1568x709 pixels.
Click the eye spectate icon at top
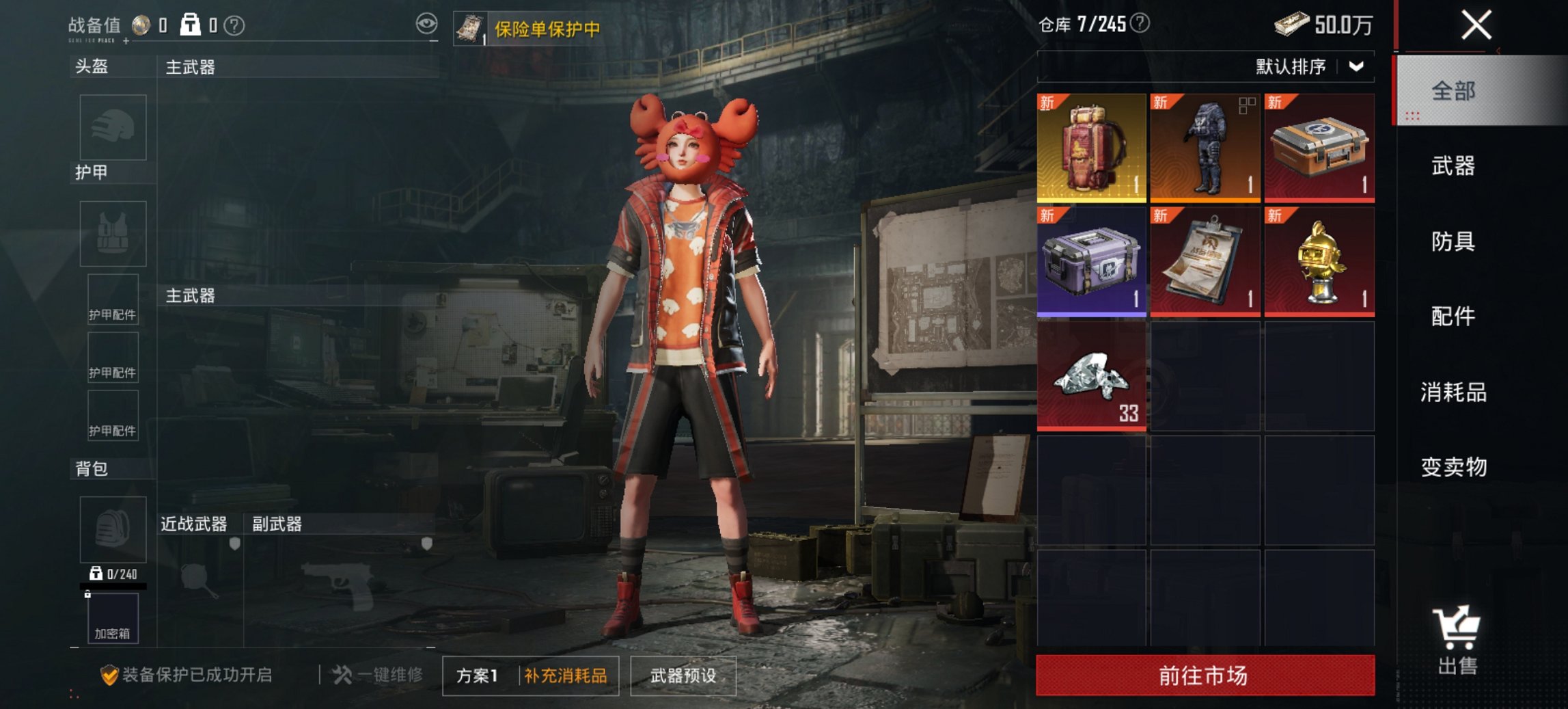pos(427,22)
